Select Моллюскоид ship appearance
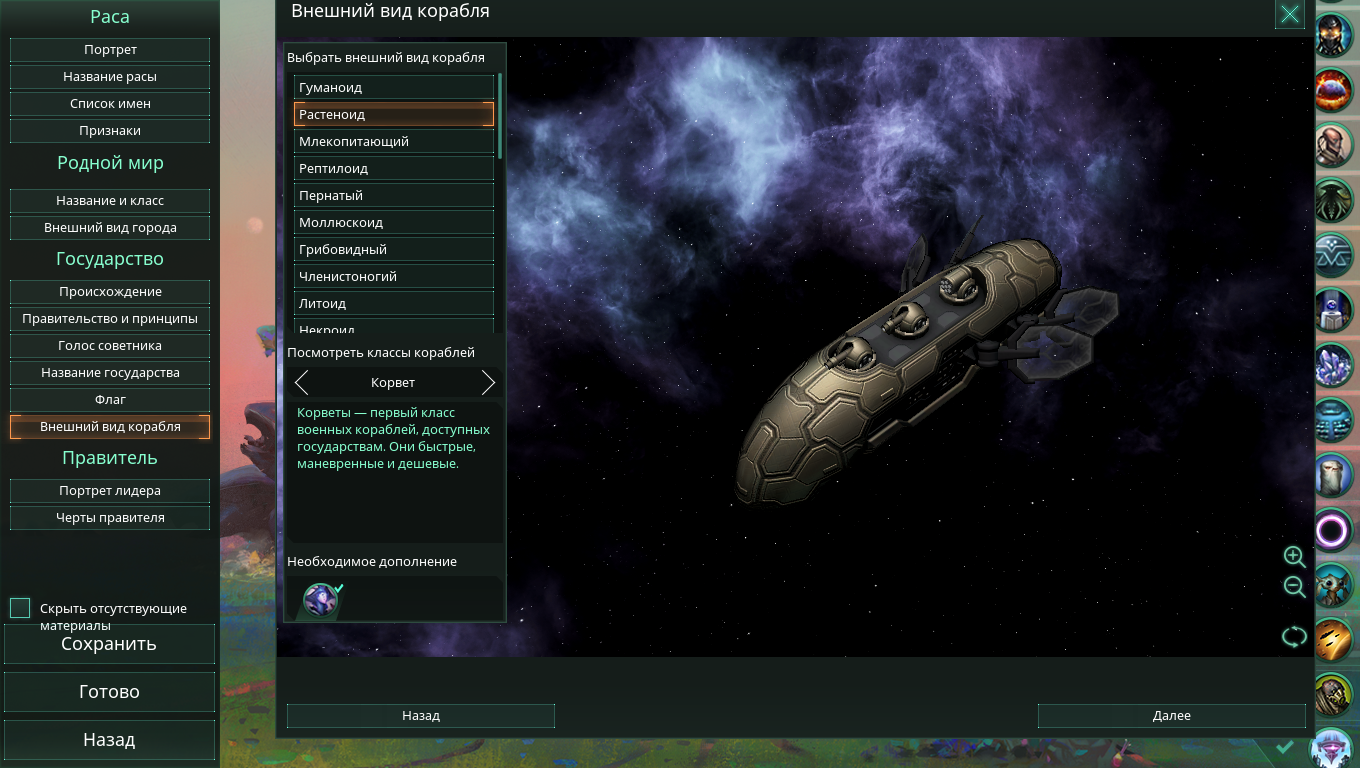This screenshot has width=1360, height=768. (394, 223)
